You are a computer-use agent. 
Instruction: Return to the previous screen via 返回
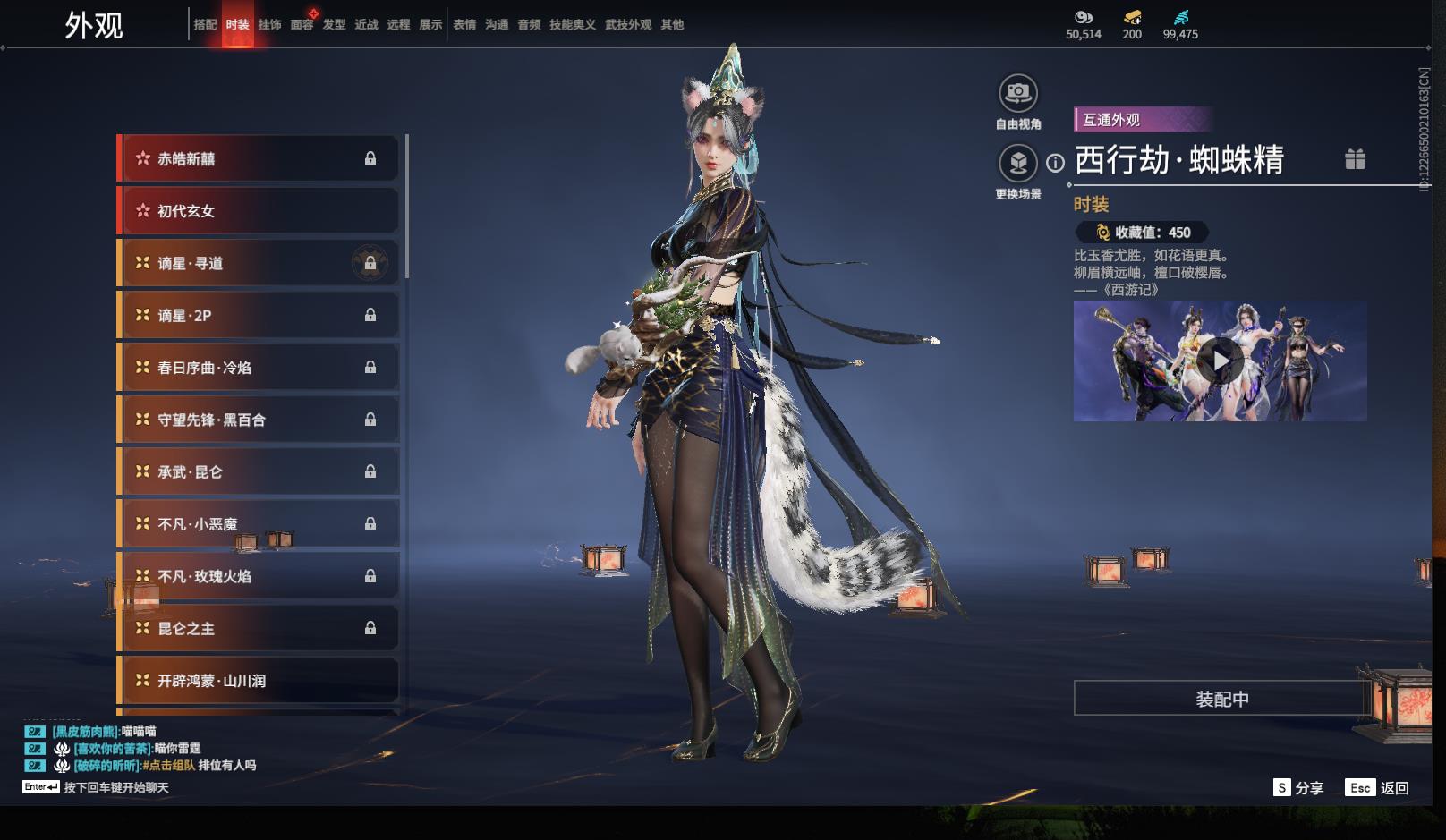(x=1378, y=788)
